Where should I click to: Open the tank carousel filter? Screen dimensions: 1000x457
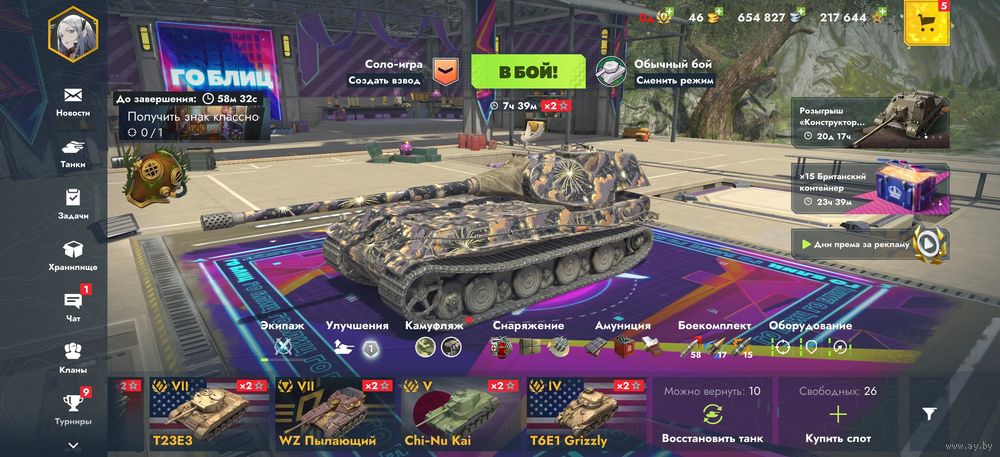(929, 413)
